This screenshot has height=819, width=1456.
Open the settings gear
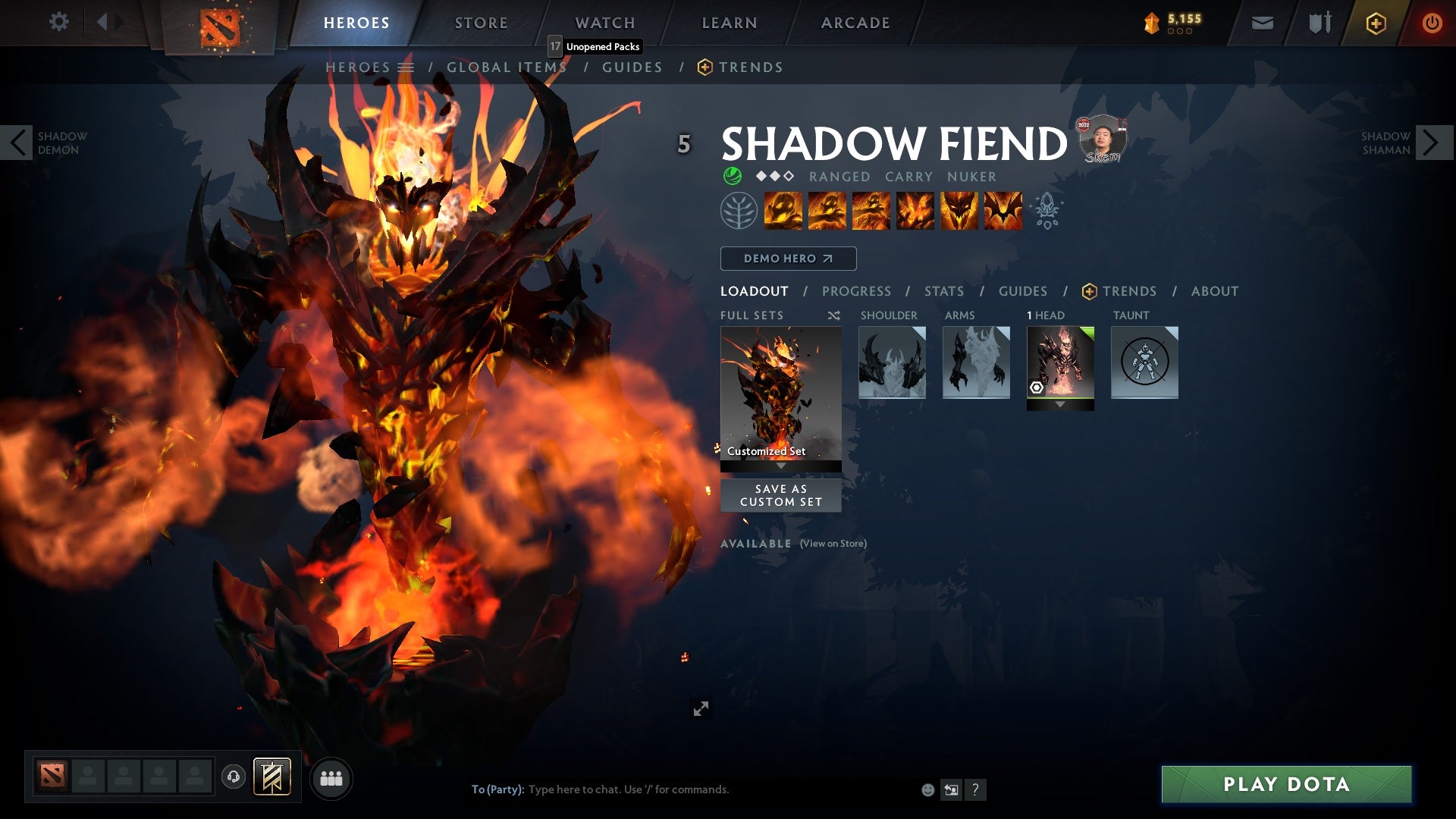[59, 21]
